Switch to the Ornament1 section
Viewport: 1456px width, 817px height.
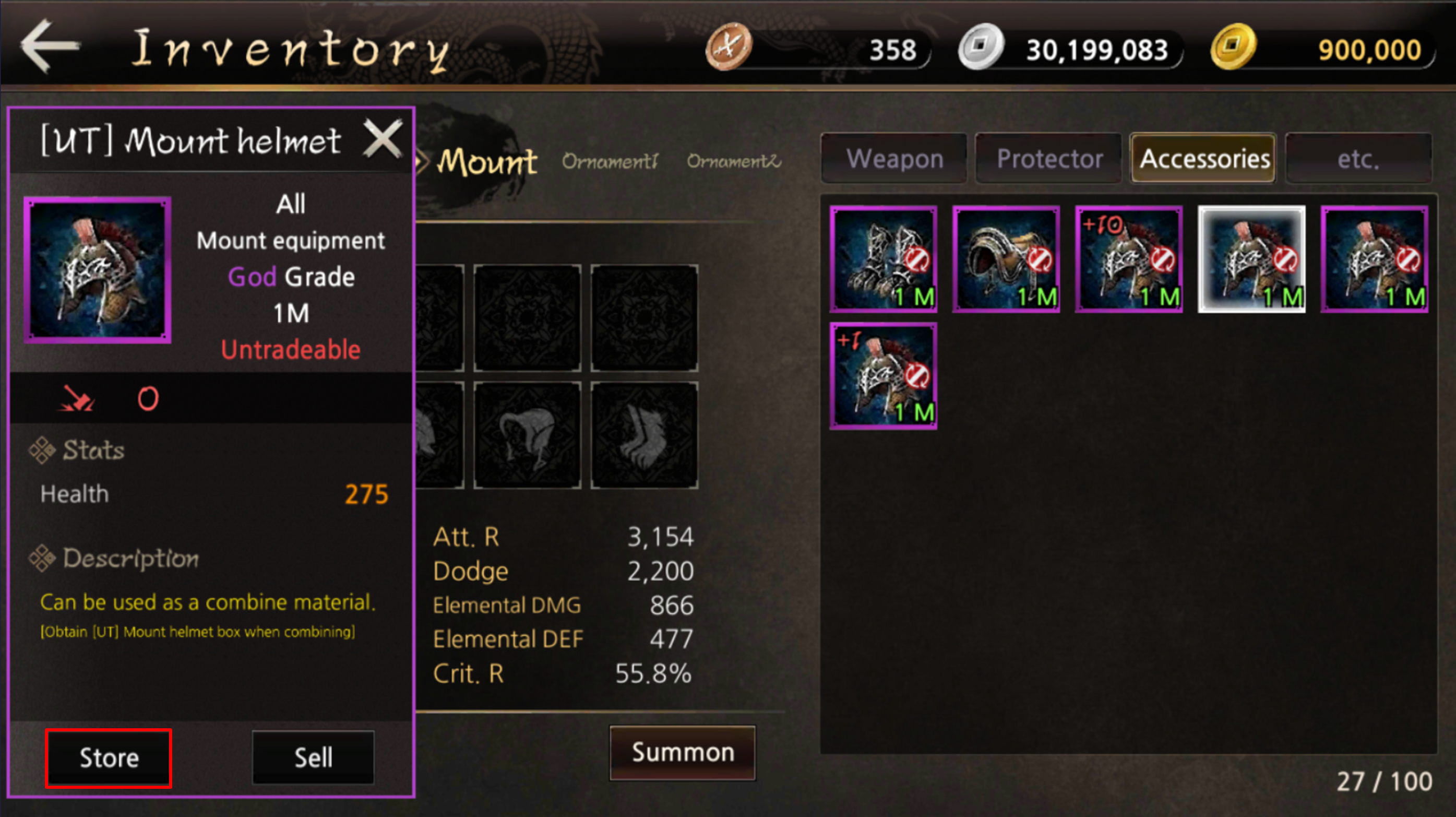610,162
